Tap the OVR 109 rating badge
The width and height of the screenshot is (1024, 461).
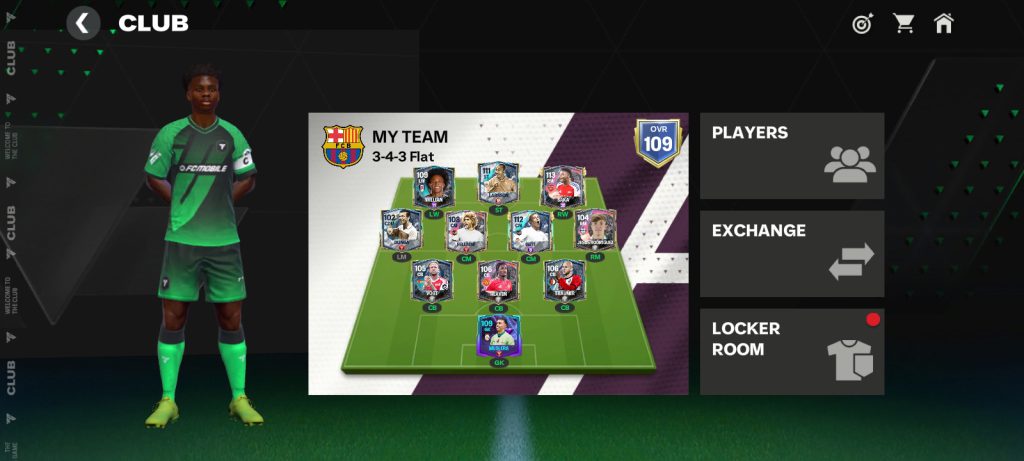pyautogui.click(x=657, y=143)
